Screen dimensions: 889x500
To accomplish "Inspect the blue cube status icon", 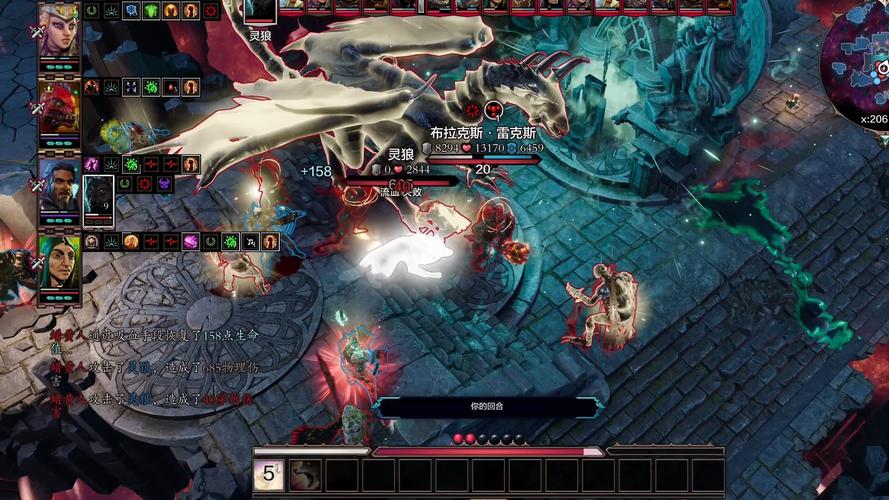I will point(131,11).
